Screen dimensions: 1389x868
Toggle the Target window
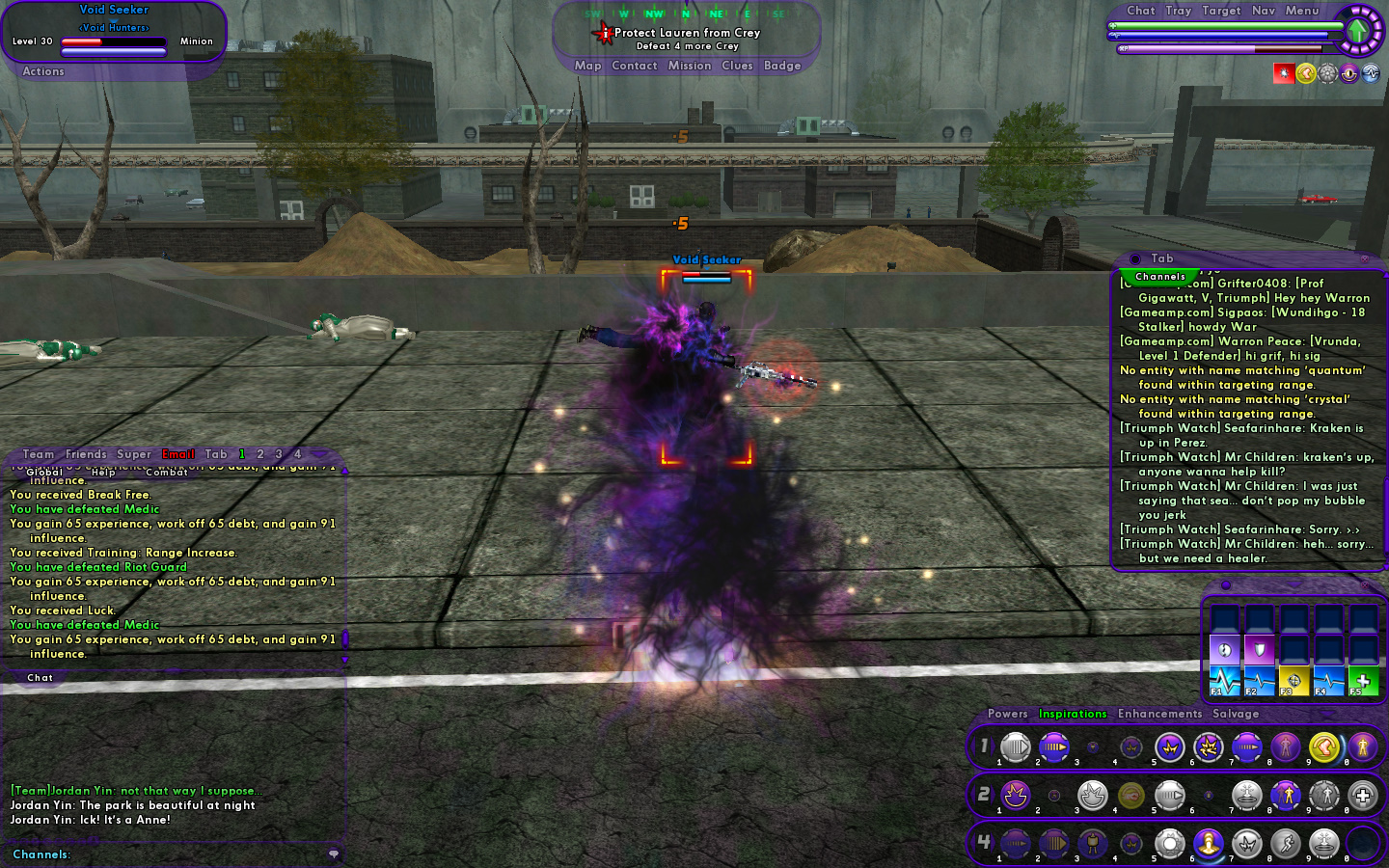click(x=1221, y=11)
